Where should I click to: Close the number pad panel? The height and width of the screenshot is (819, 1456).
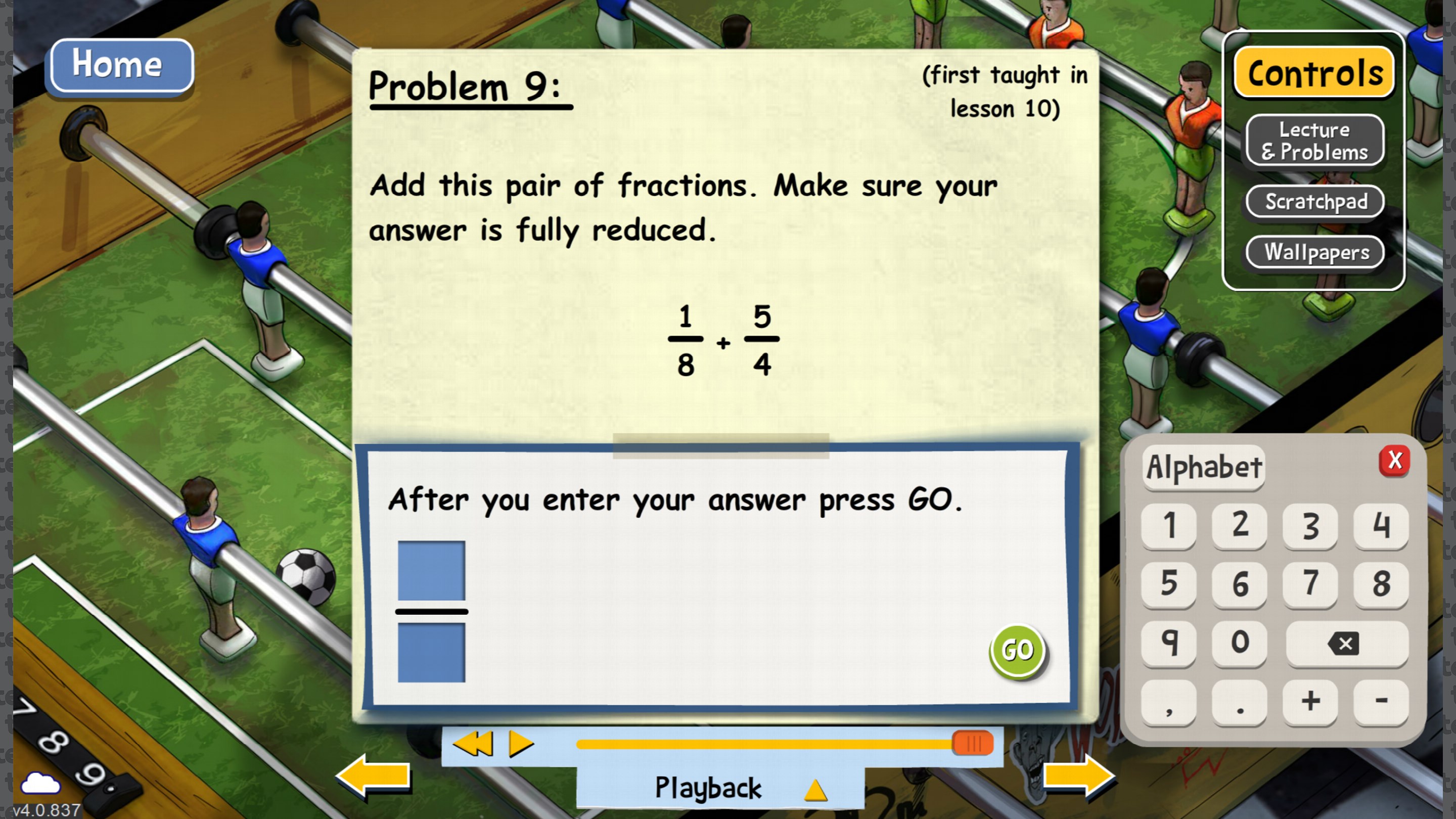click(1394, 461)
